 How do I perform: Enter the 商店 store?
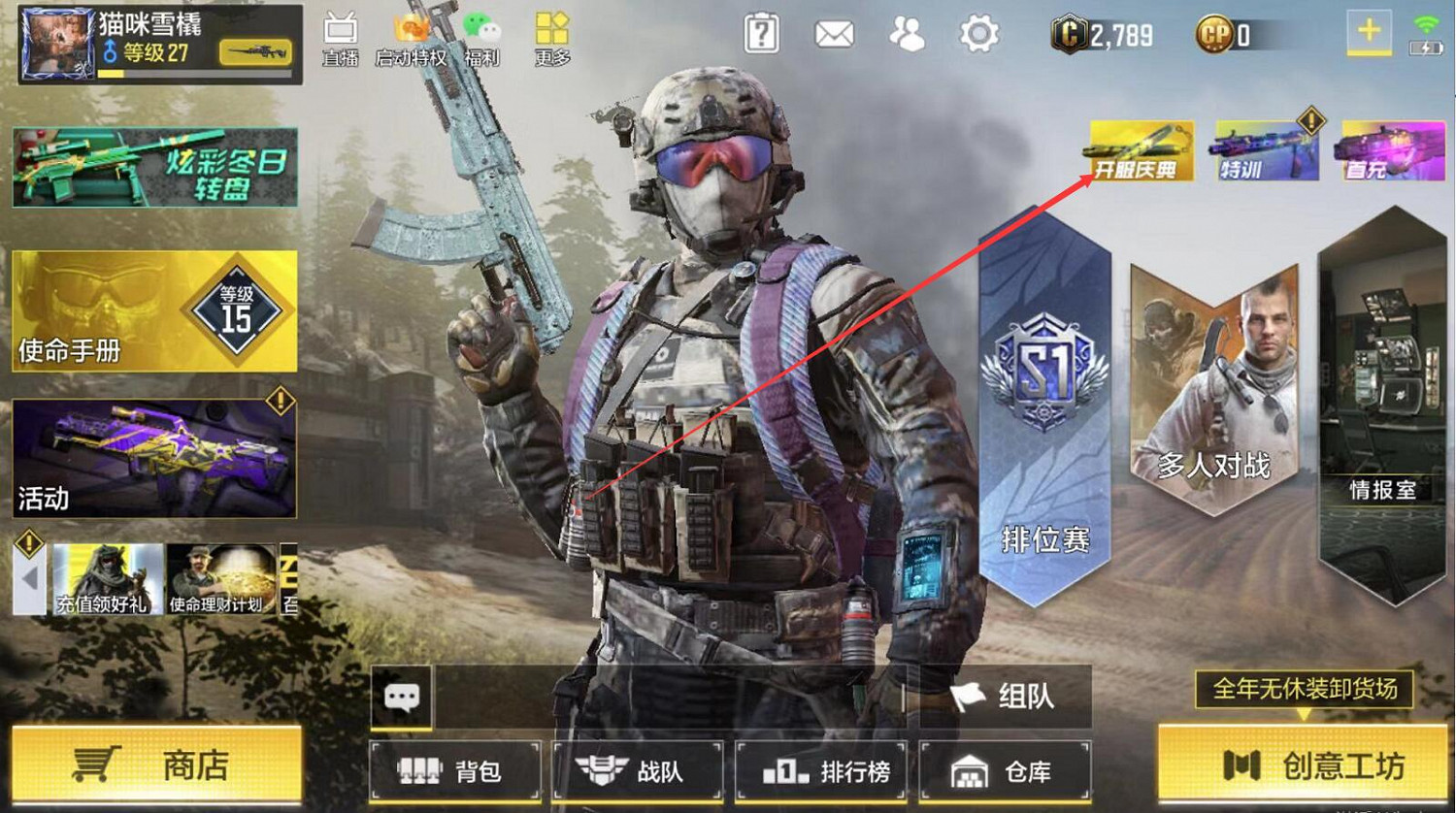click(x=155, y=766)
